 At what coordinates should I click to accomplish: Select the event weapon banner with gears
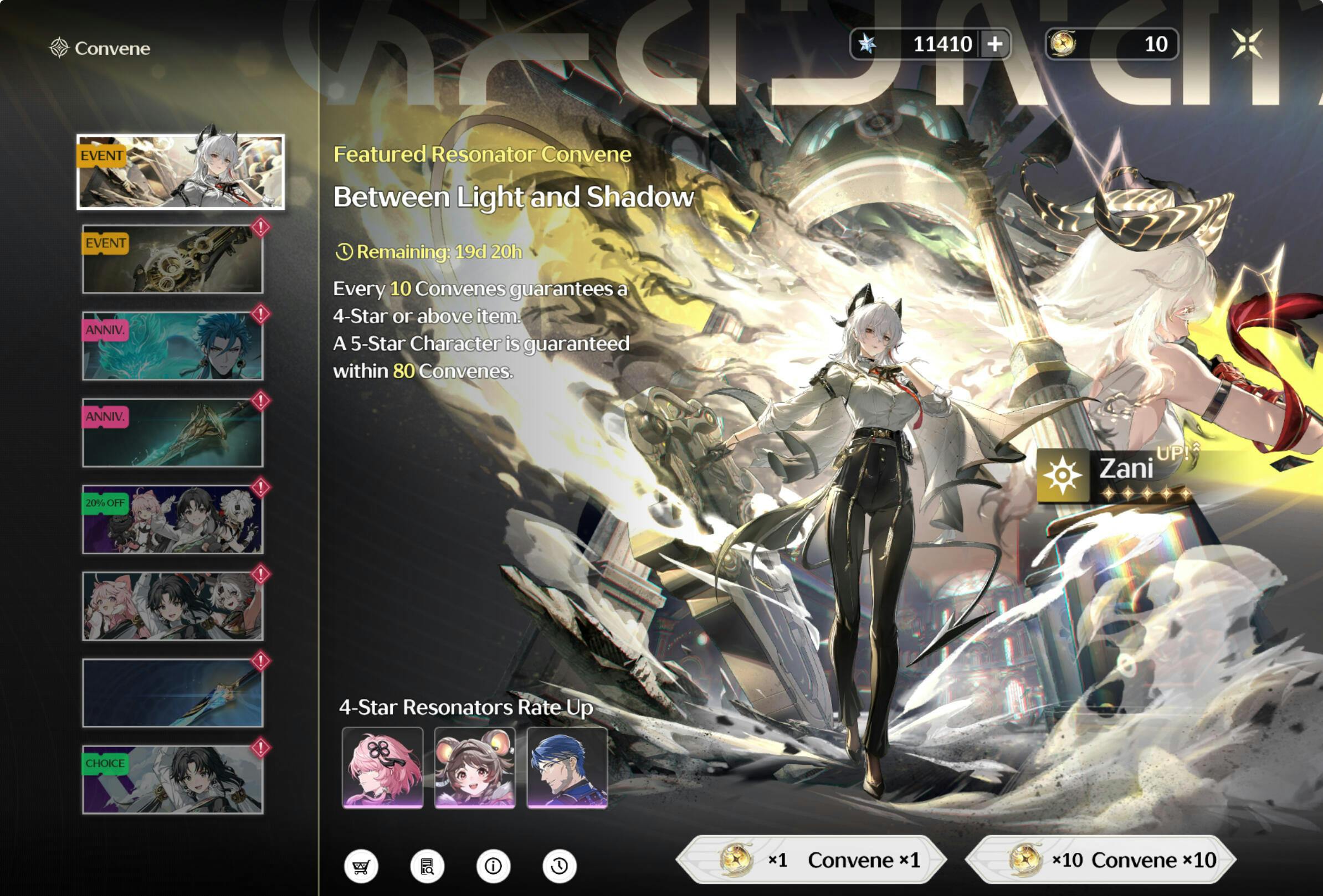click(x=172, y=259)
